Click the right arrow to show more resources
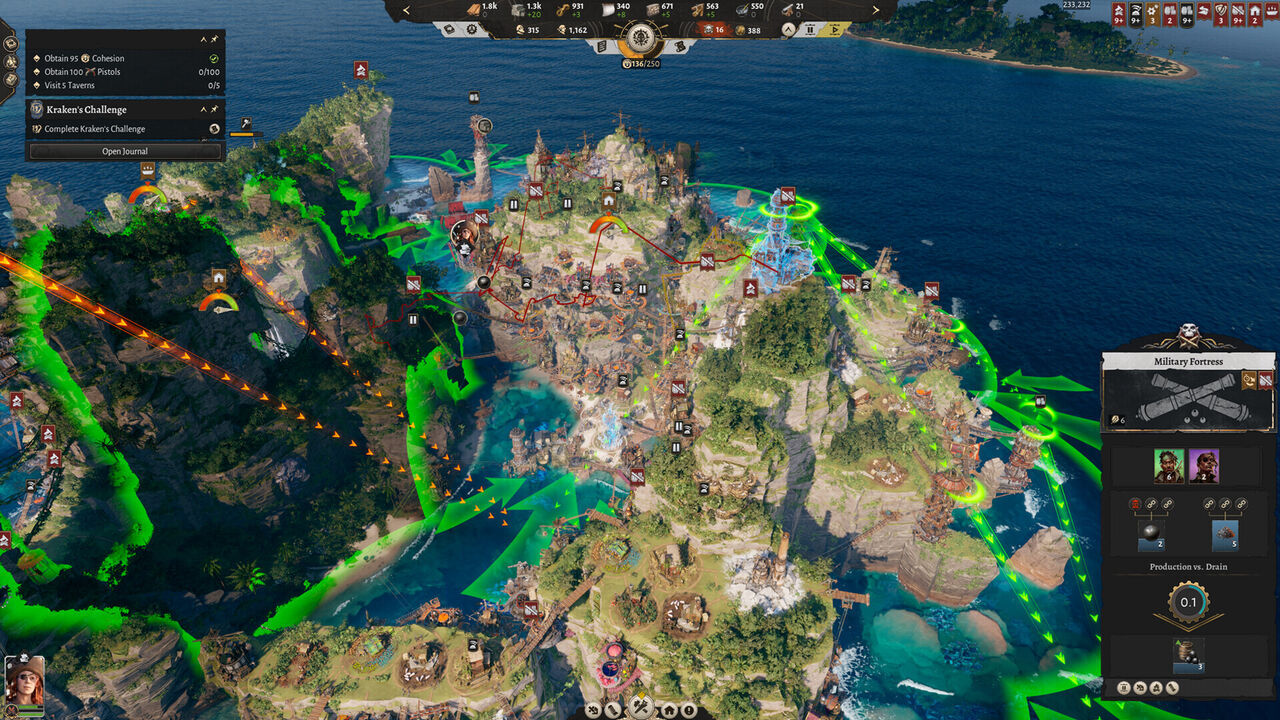 coord(875,10)
